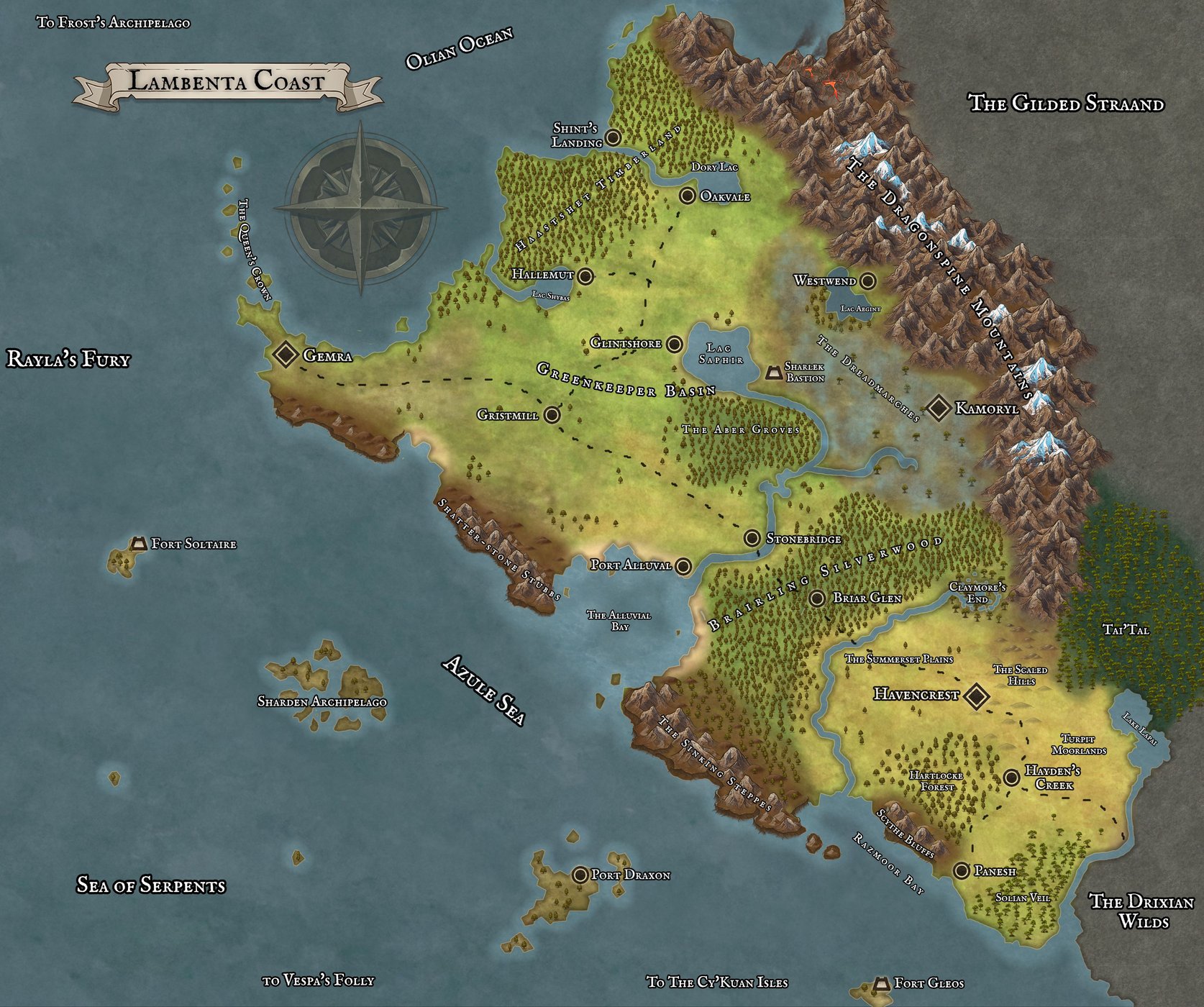The width and height of the screenshot is (1204, 1007).
Task: Select the Briar Glen town marker
Action: pyautogui.click(x=817, y=598)
